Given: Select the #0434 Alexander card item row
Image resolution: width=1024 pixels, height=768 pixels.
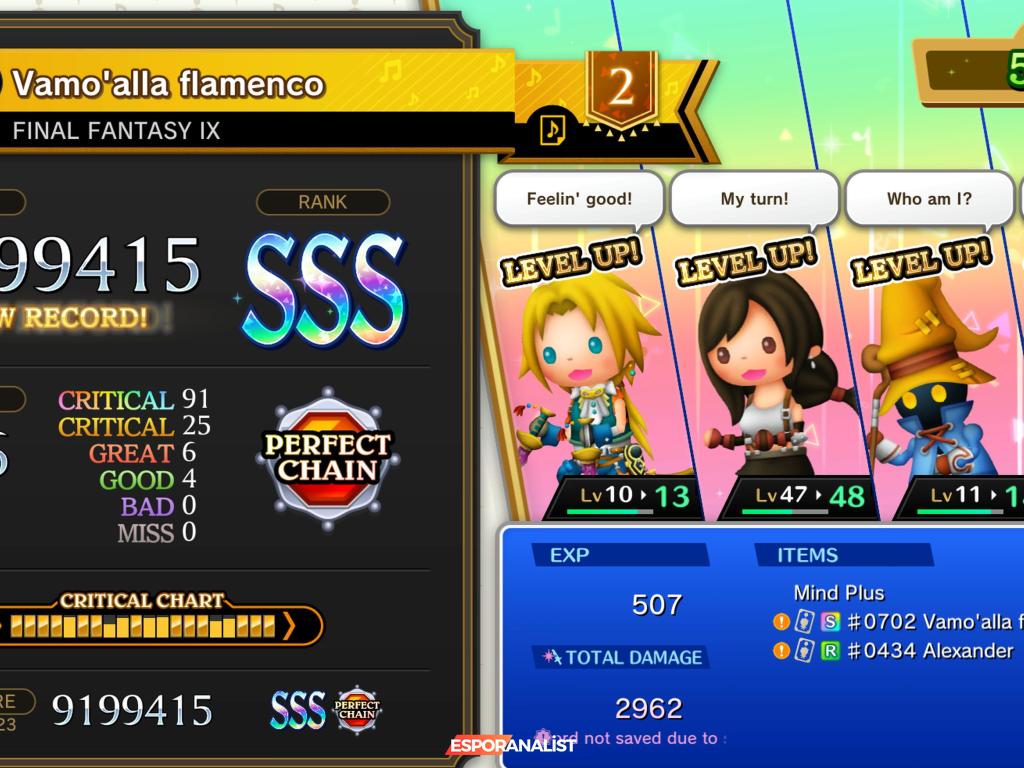Looking at the screenshot, I should (x=895, y=651).
